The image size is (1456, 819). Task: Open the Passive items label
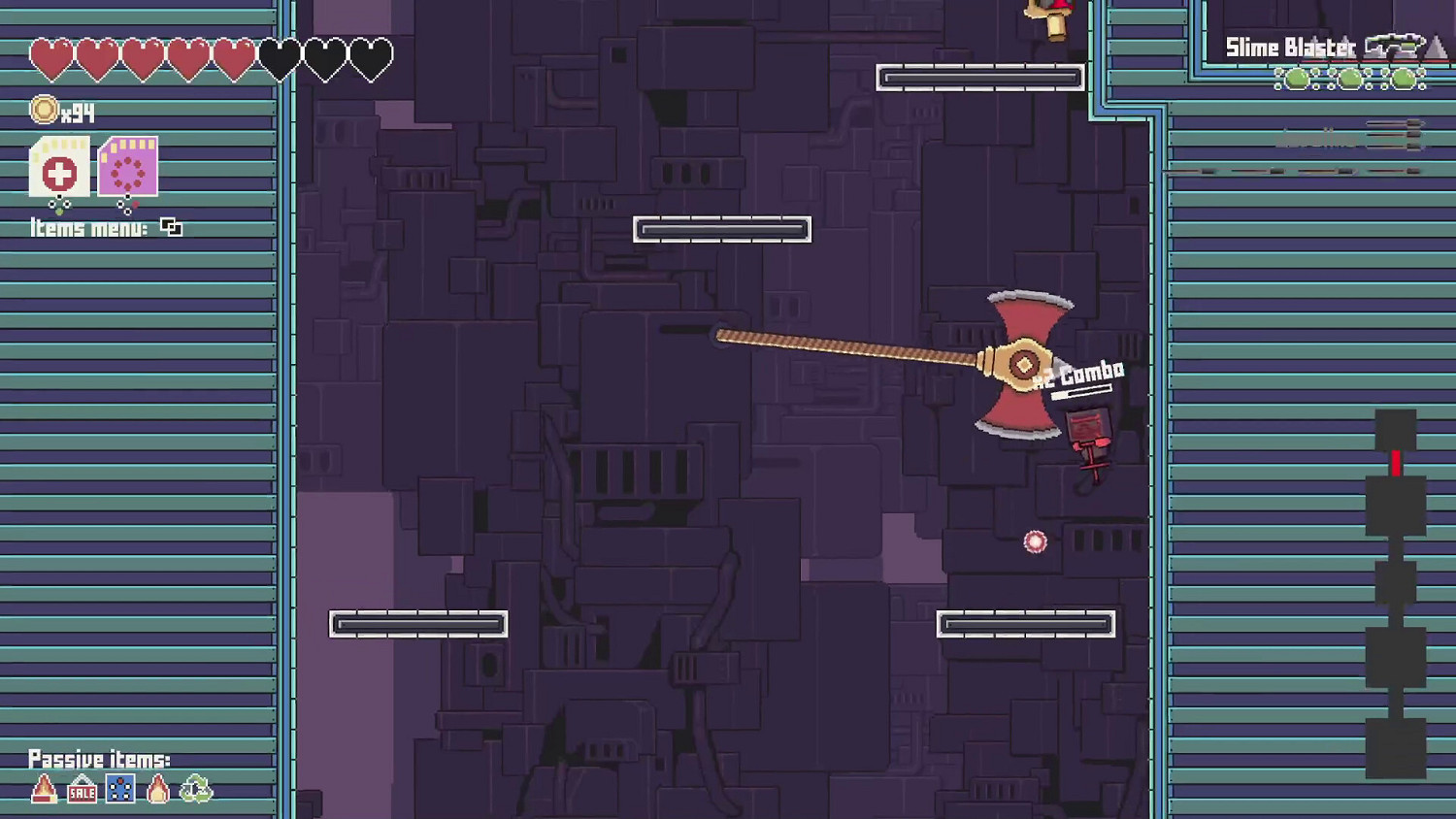pos(99,760)
